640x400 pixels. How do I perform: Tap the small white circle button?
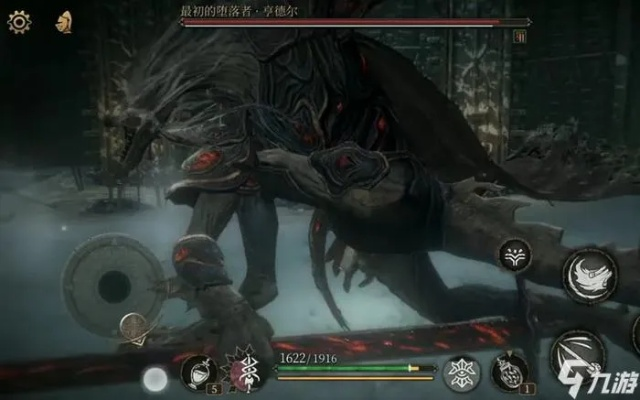(154, 378)
